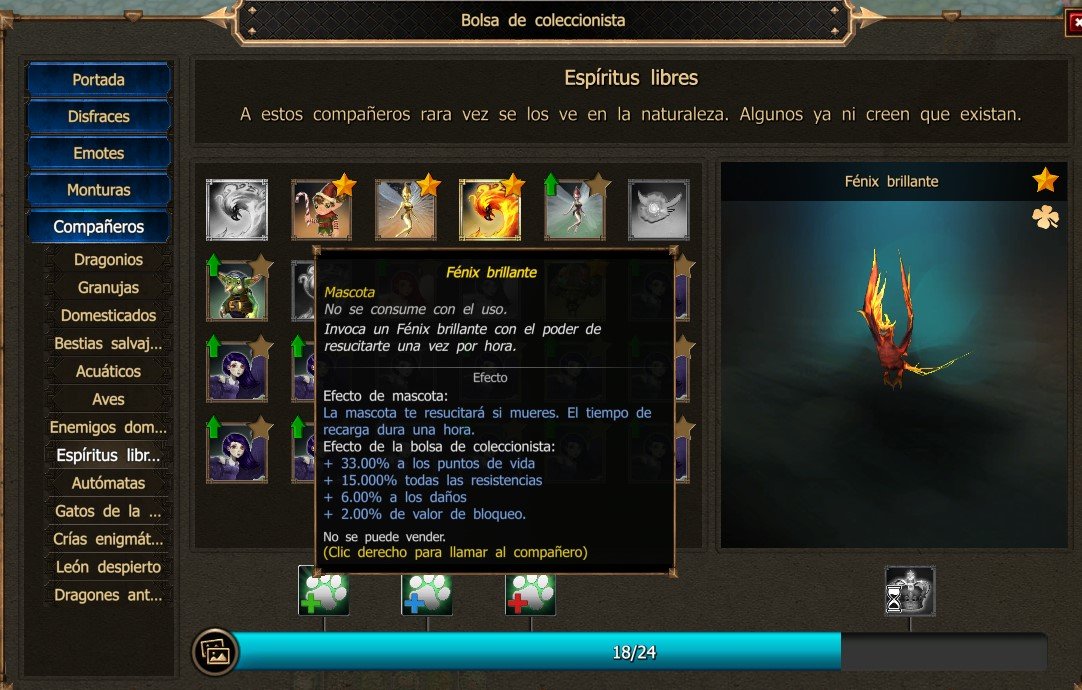Viewport: 1082px width, 690px height.
Task: Click the green plus paw reward icon
Action: (x=324, y=592)
